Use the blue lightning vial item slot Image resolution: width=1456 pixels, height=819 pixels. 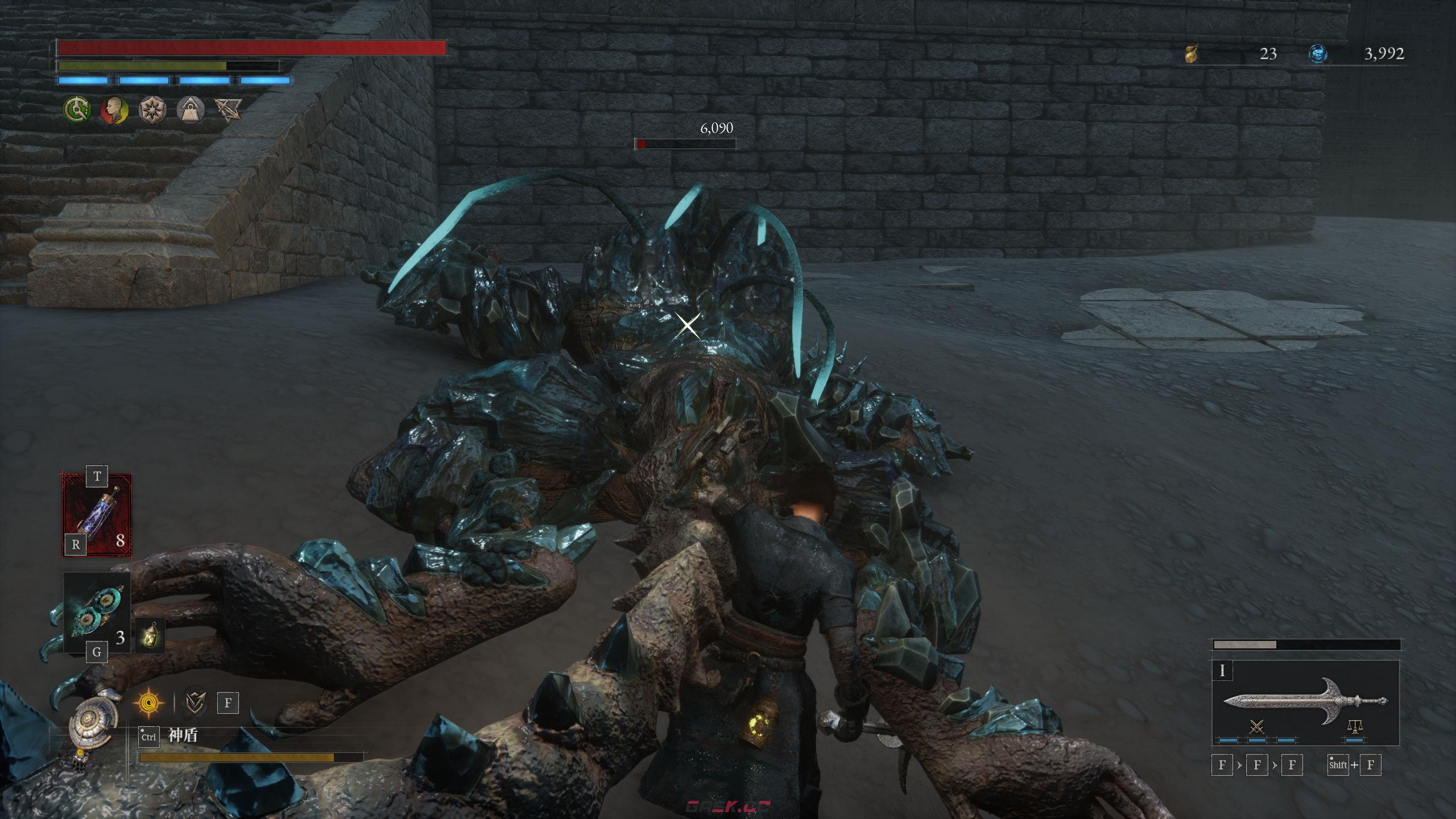tap(97, 515)
